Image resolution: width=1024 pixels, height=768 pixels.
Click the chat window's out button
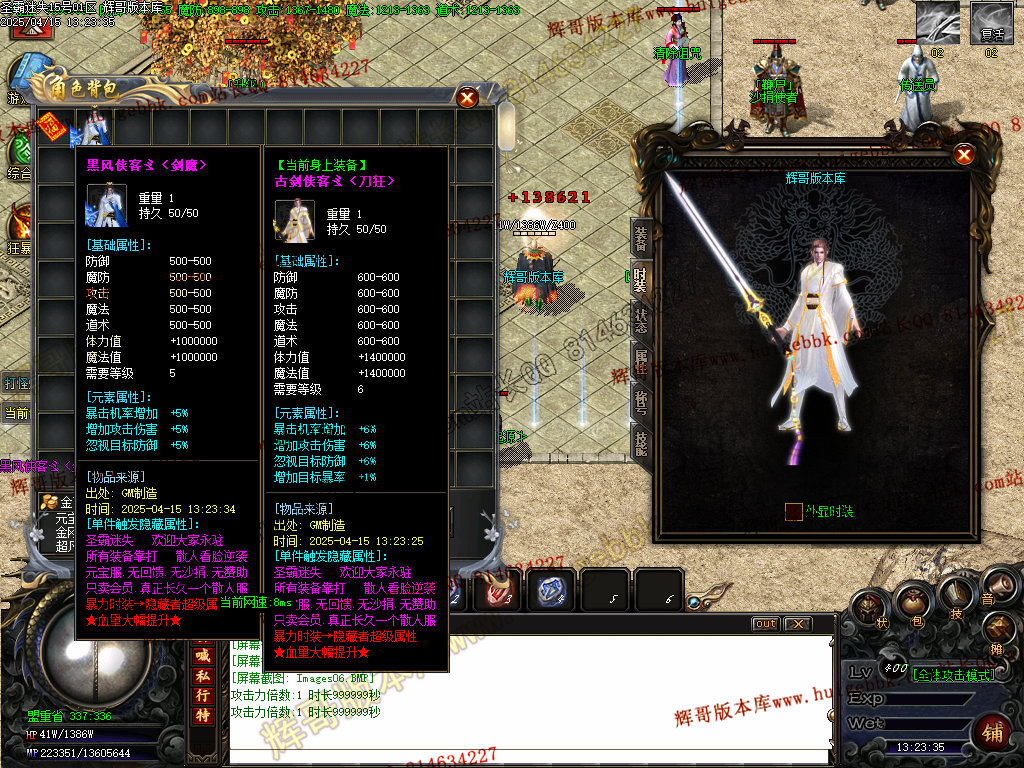(765, 624)
